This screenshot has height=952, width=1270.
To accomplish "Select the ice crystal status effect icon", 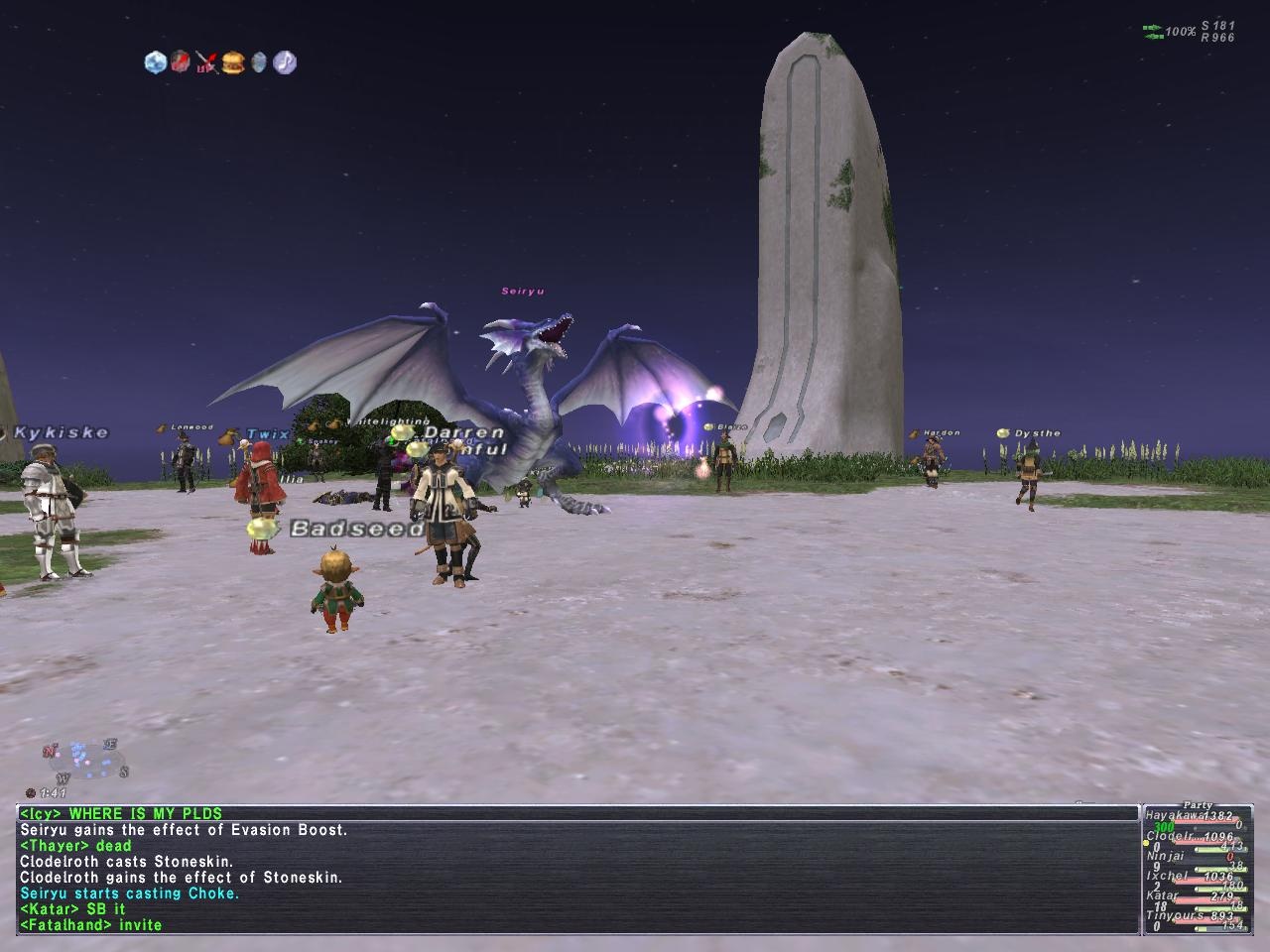I will [155, 62].
